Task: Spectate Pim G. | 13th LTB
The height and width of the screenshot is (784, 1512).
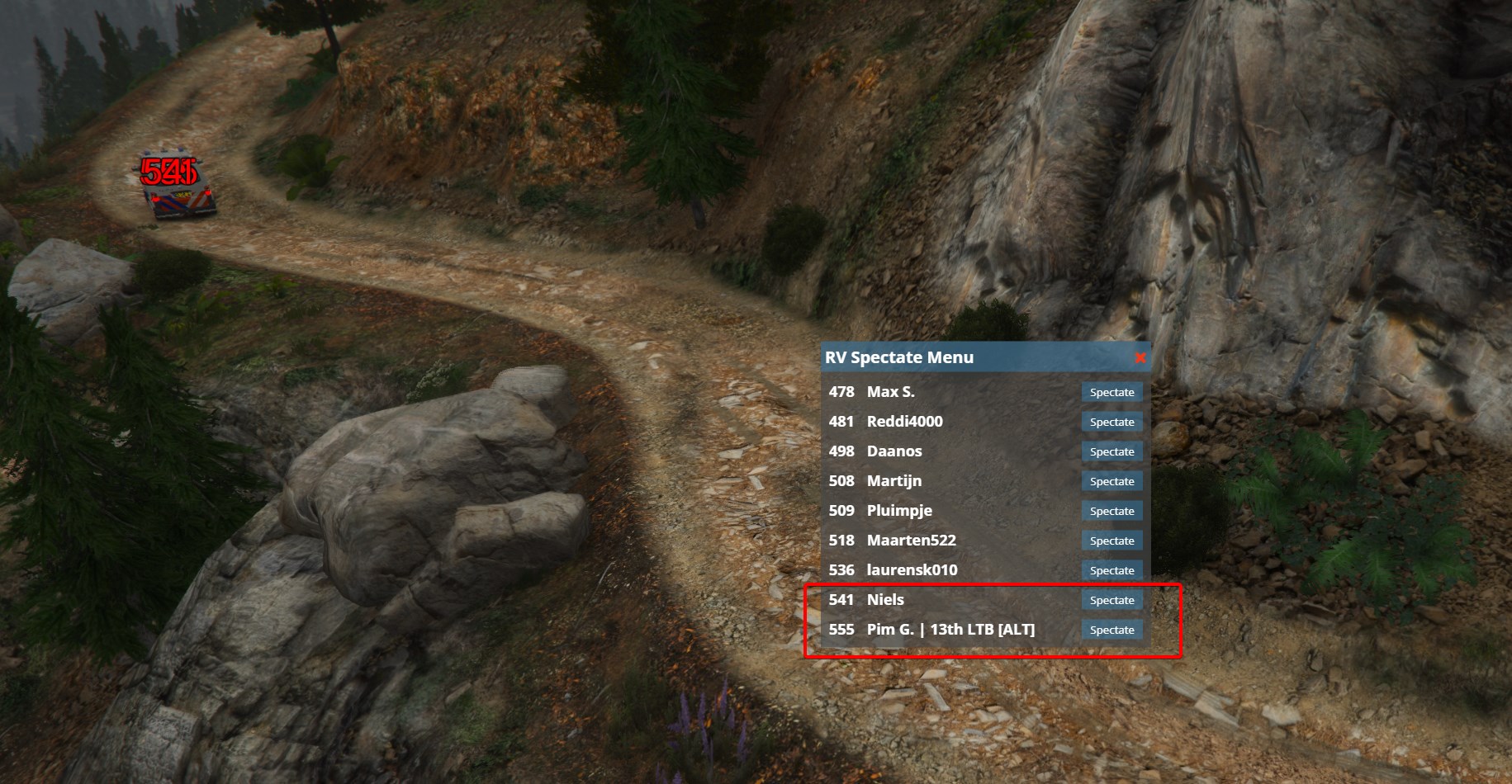Action: tap(1111, 630)
